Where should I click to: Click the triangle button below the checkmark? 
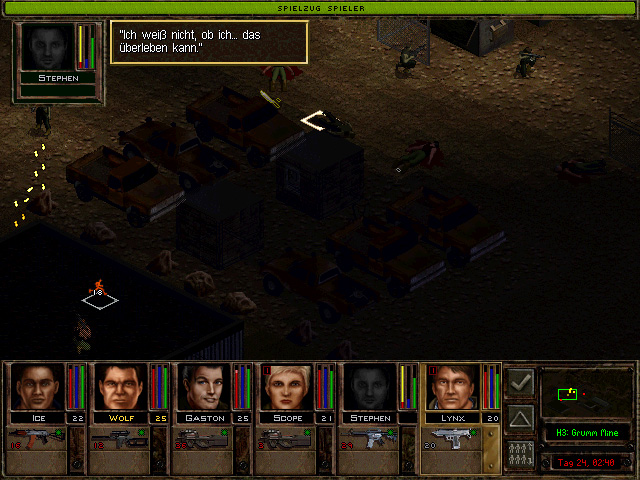click(x=520, y=416)
